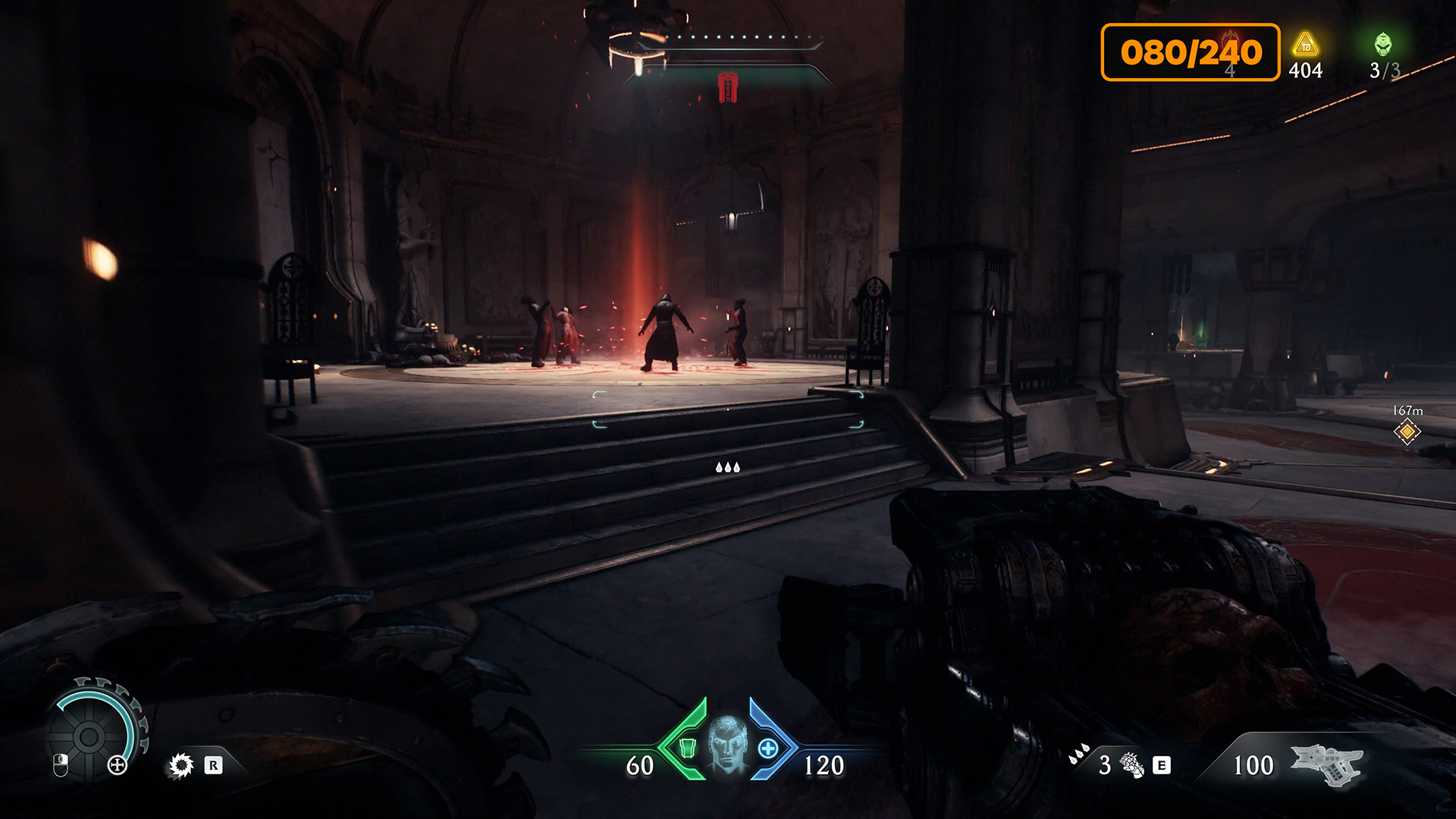Select the green armor icon
This screenshot has width=1456, height=819.
point(687,748)
